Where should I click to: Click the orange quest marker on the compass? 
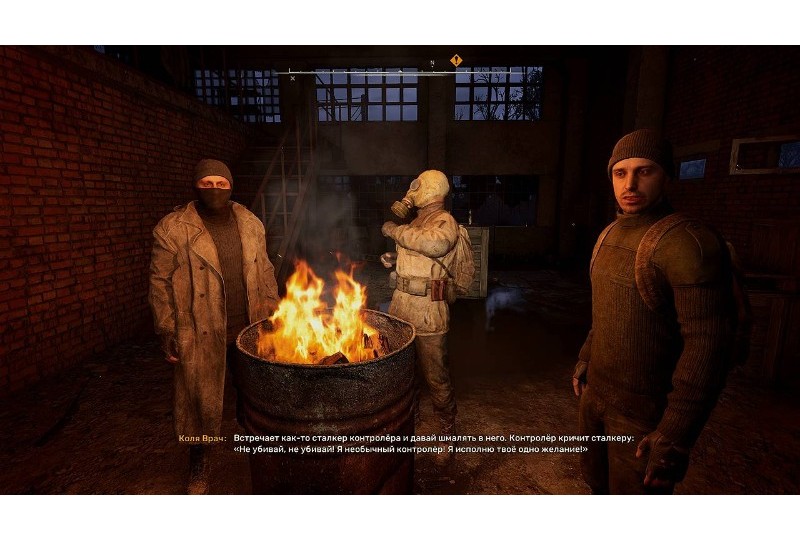(x=456, y=60)
